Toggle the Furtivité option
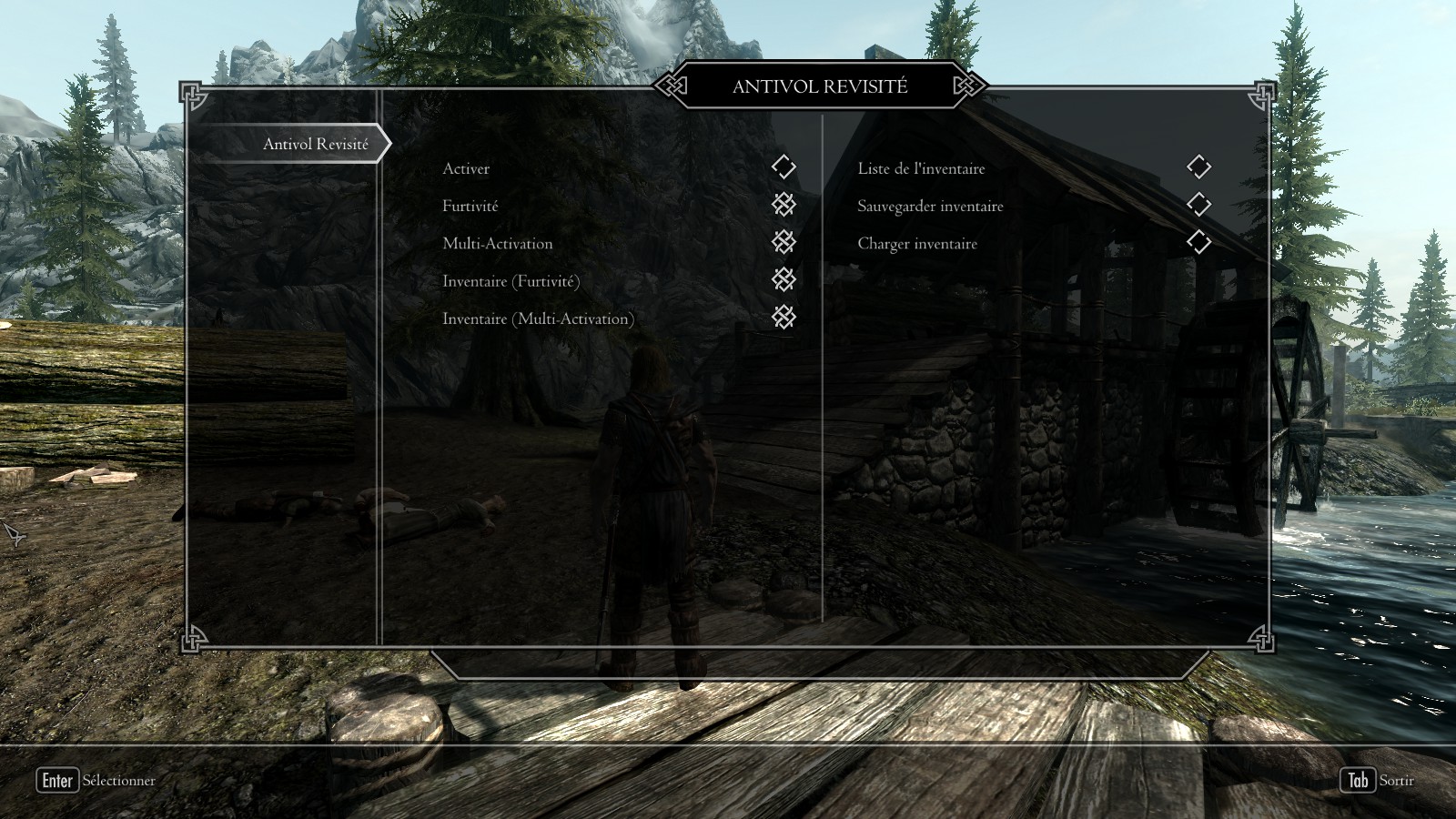This screenshot has width=1456, height=819. pyautogui.click(x=784, y=205)
